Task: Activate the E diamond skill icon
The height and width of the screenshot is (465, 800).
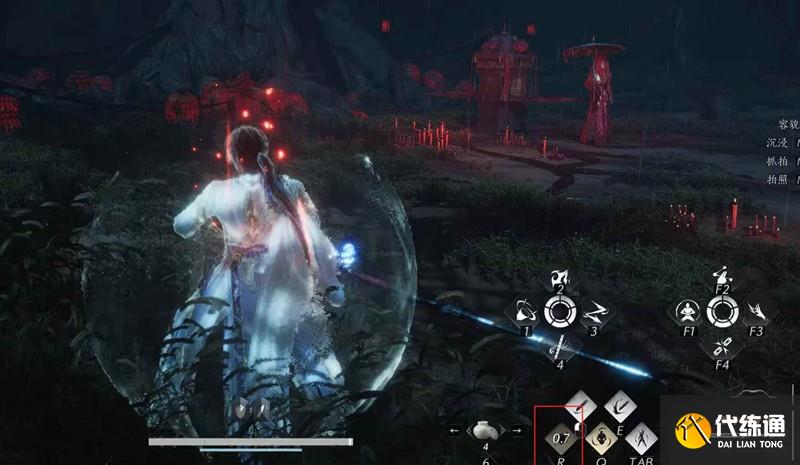Action: click(619, 406)
